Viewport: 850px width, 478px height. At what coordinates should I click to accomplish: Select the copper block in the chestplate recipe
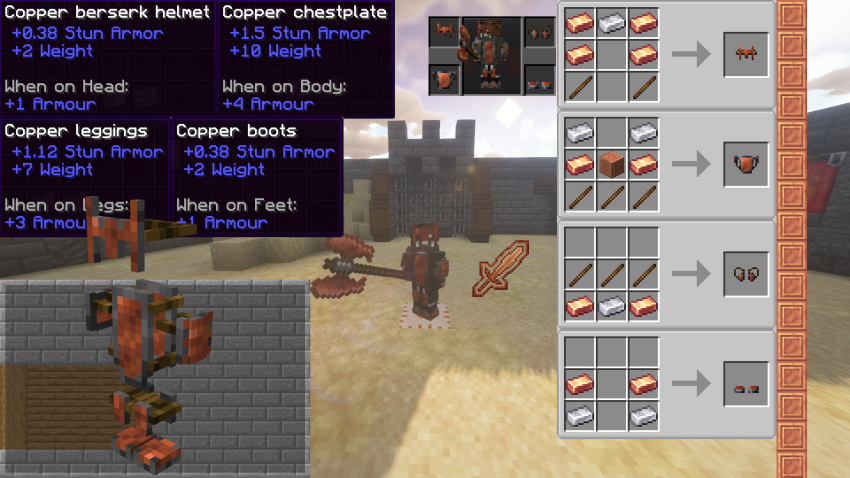(x=612, y=164)
